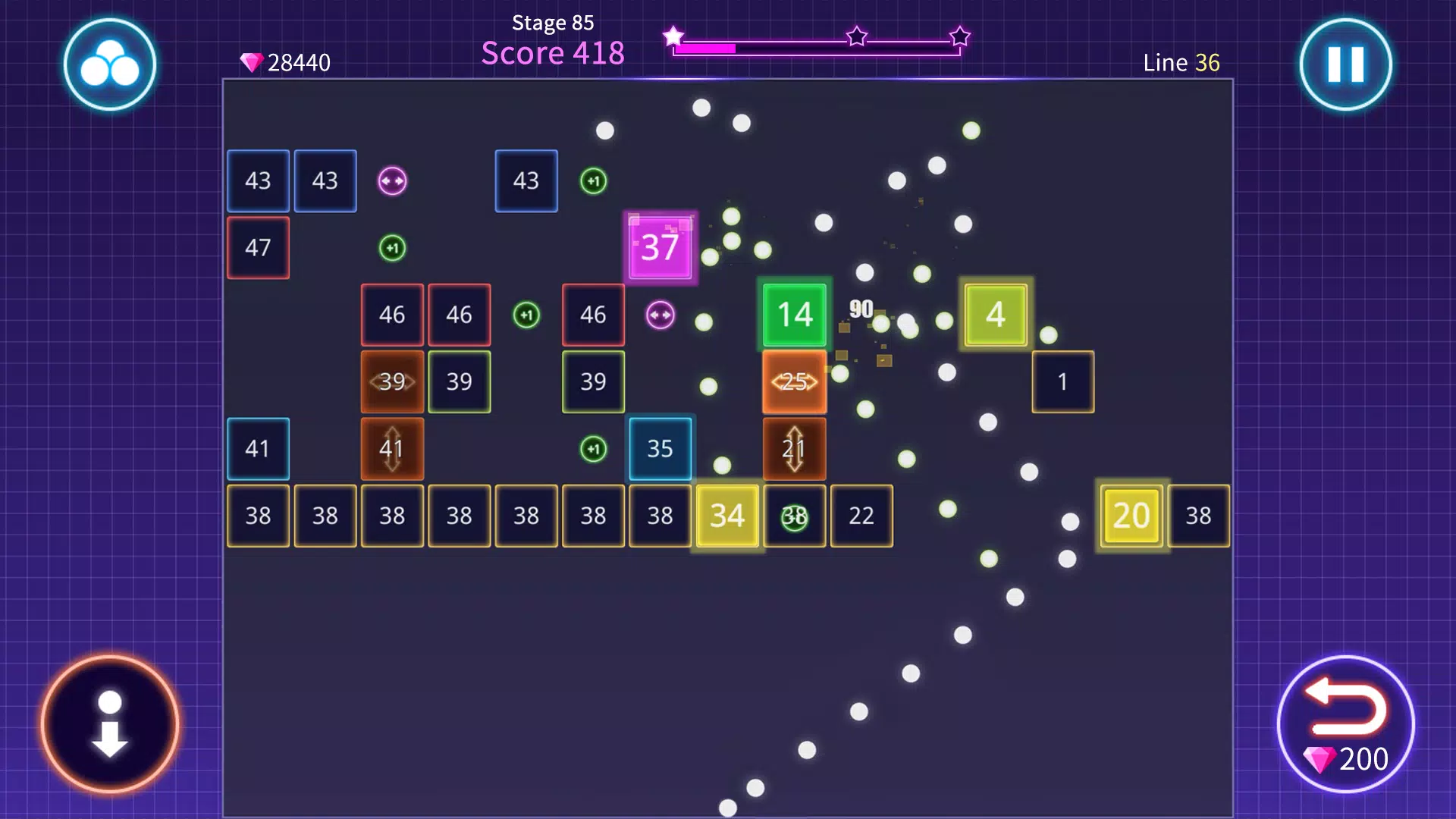
Task: Tap the +1 circle under block 47
Action: (392, 247)
